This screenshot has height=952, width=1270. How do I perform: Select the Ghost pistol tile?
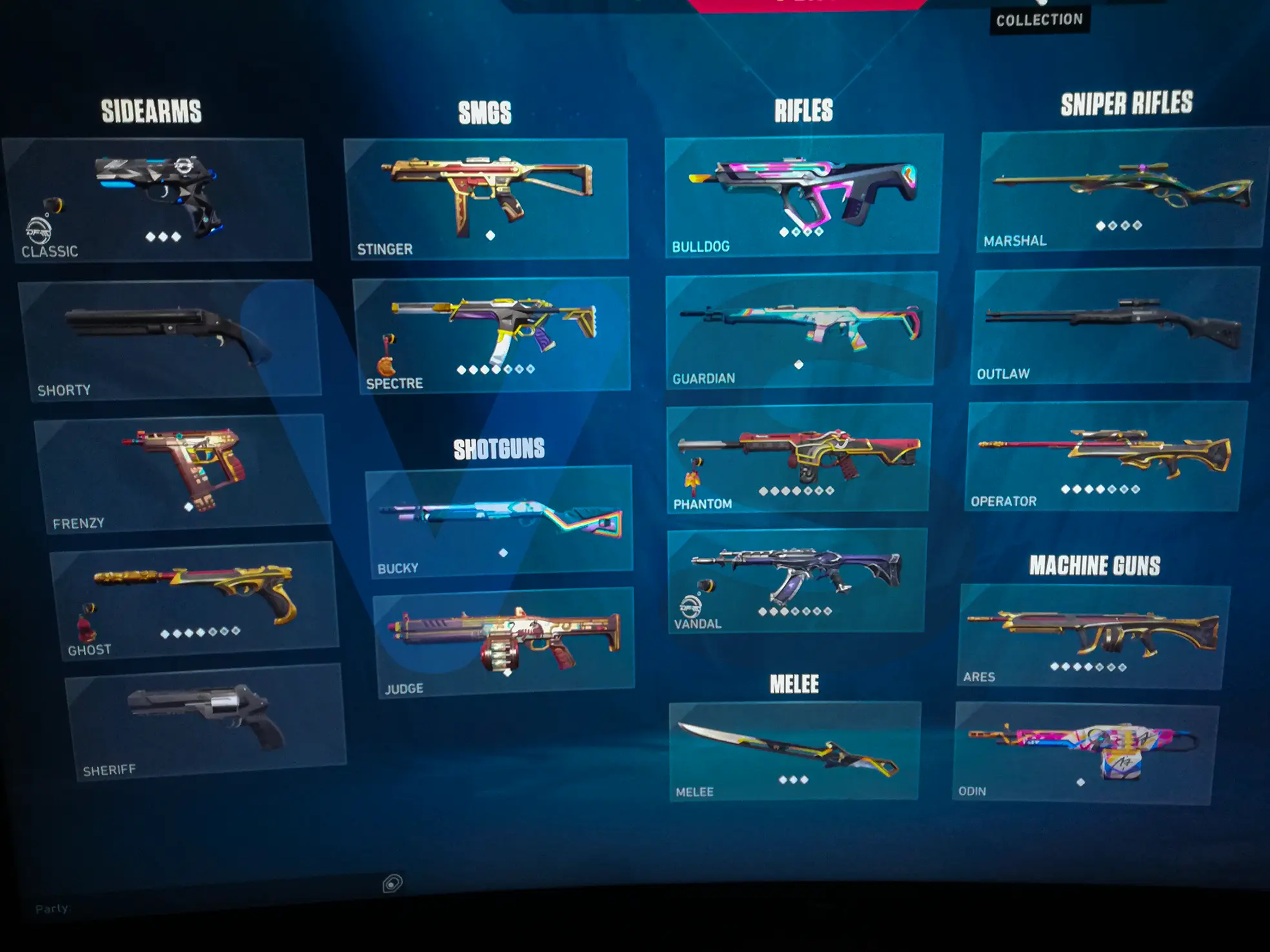pos(195,600)
